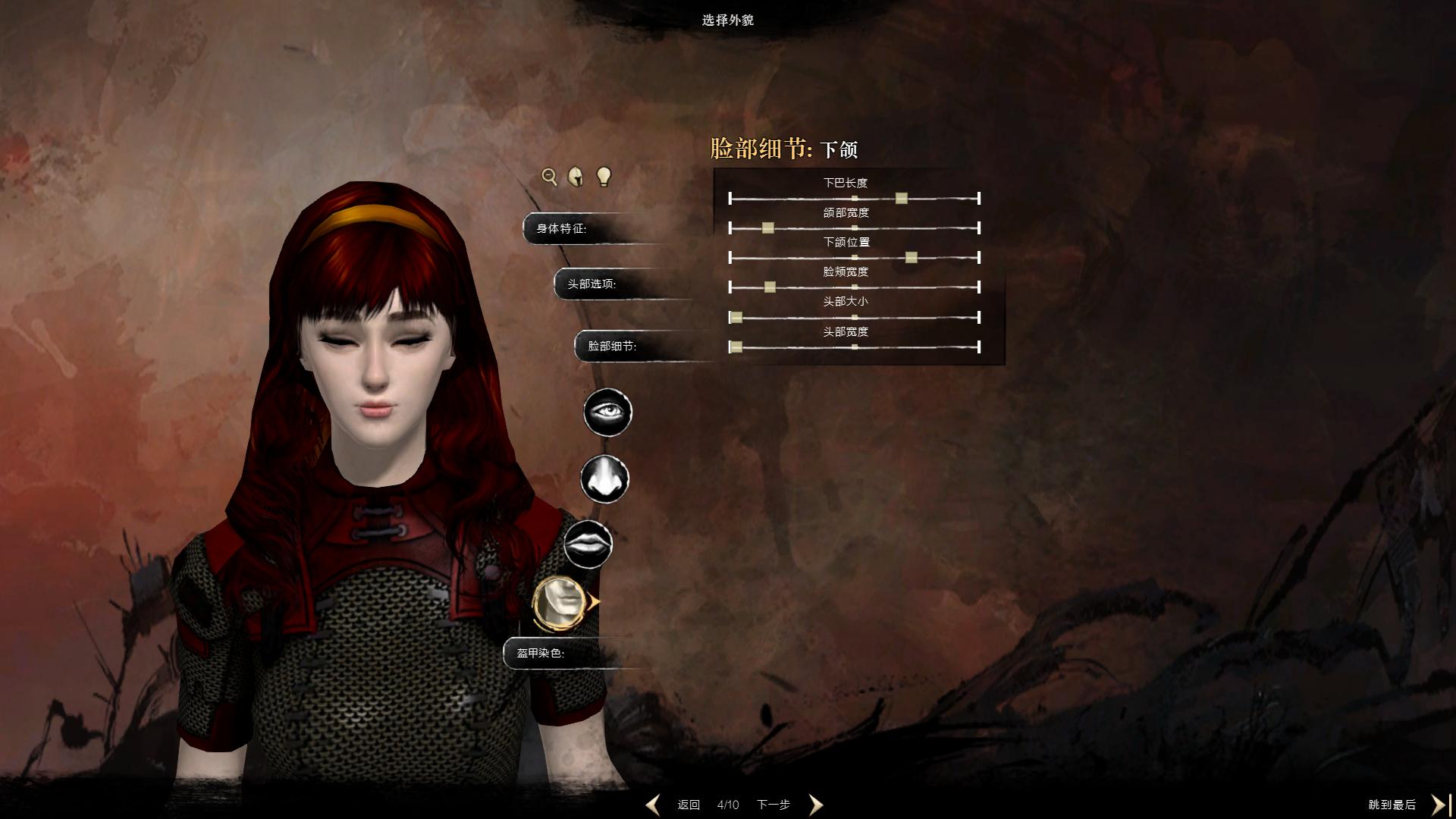1456x819 pixels.
Task: Click the 下颌位置 slider handle
Action: coord(912,258)
